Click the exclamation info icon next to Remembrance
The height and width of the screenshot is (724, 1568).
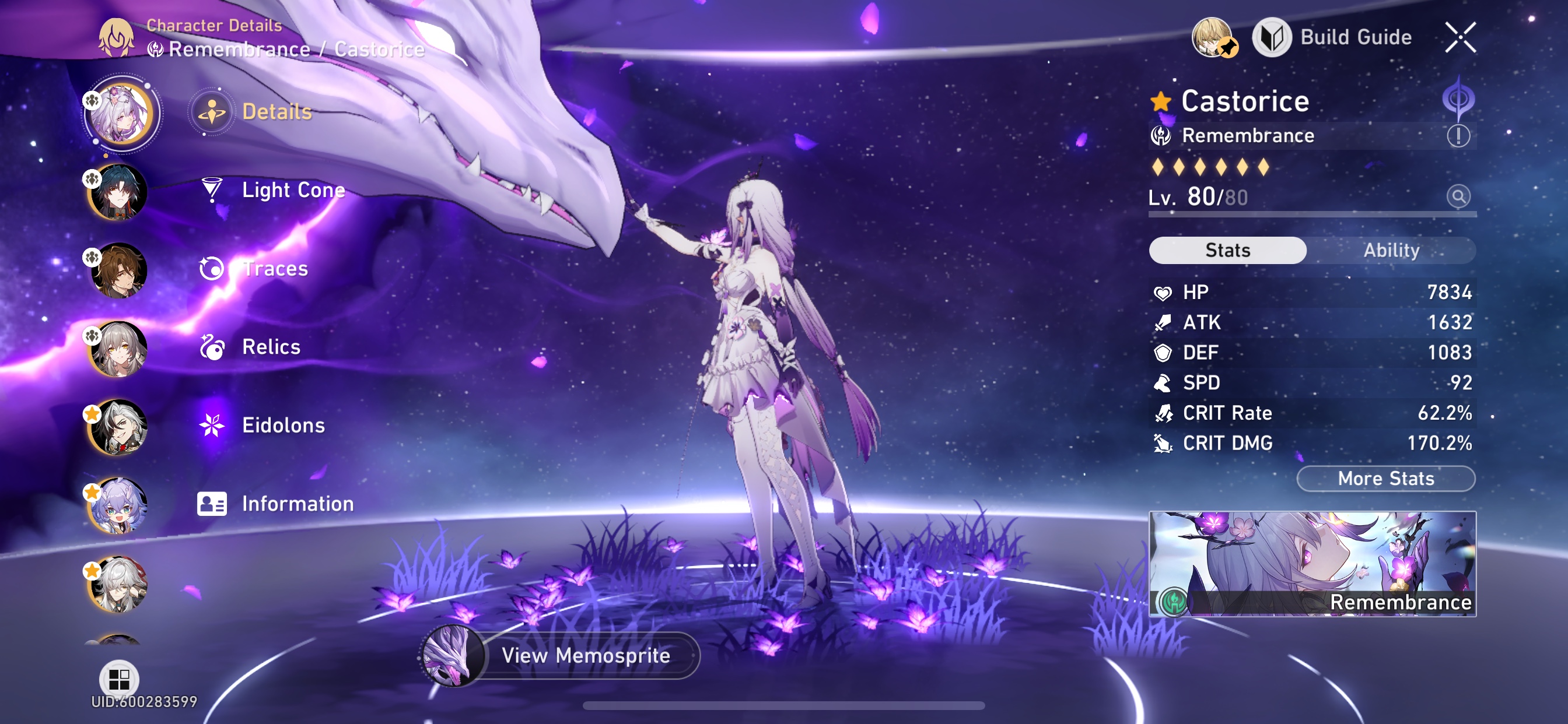pos(1461,135)
